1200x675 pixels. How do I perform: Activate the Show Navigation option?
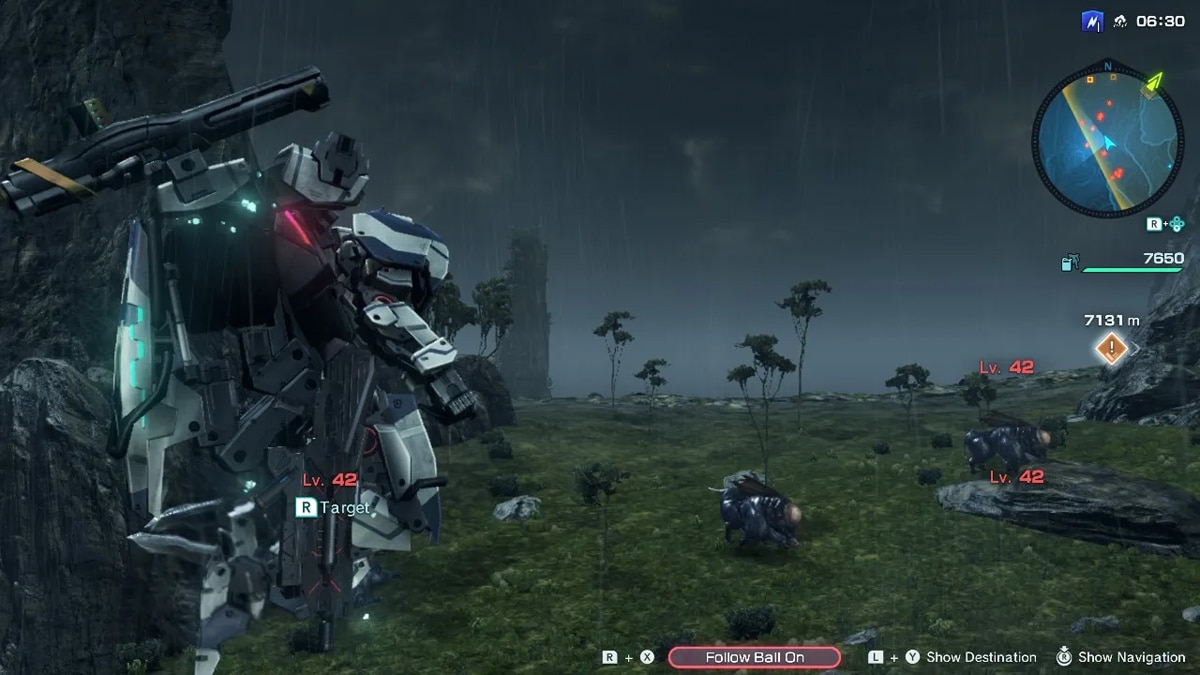point(1130,657)
